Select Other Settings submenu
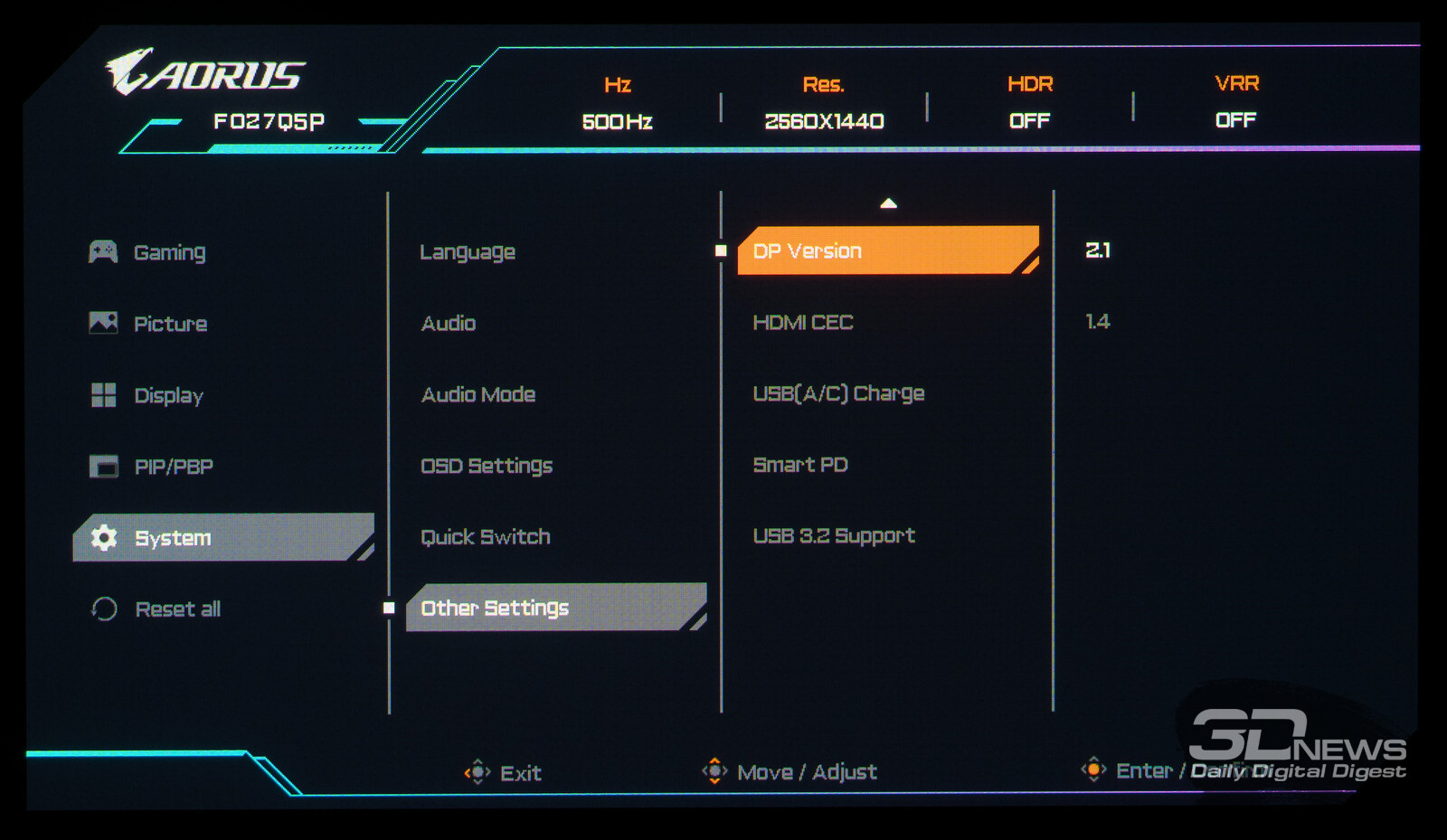This screenshot has height=840, width=1447. point(555,608)
